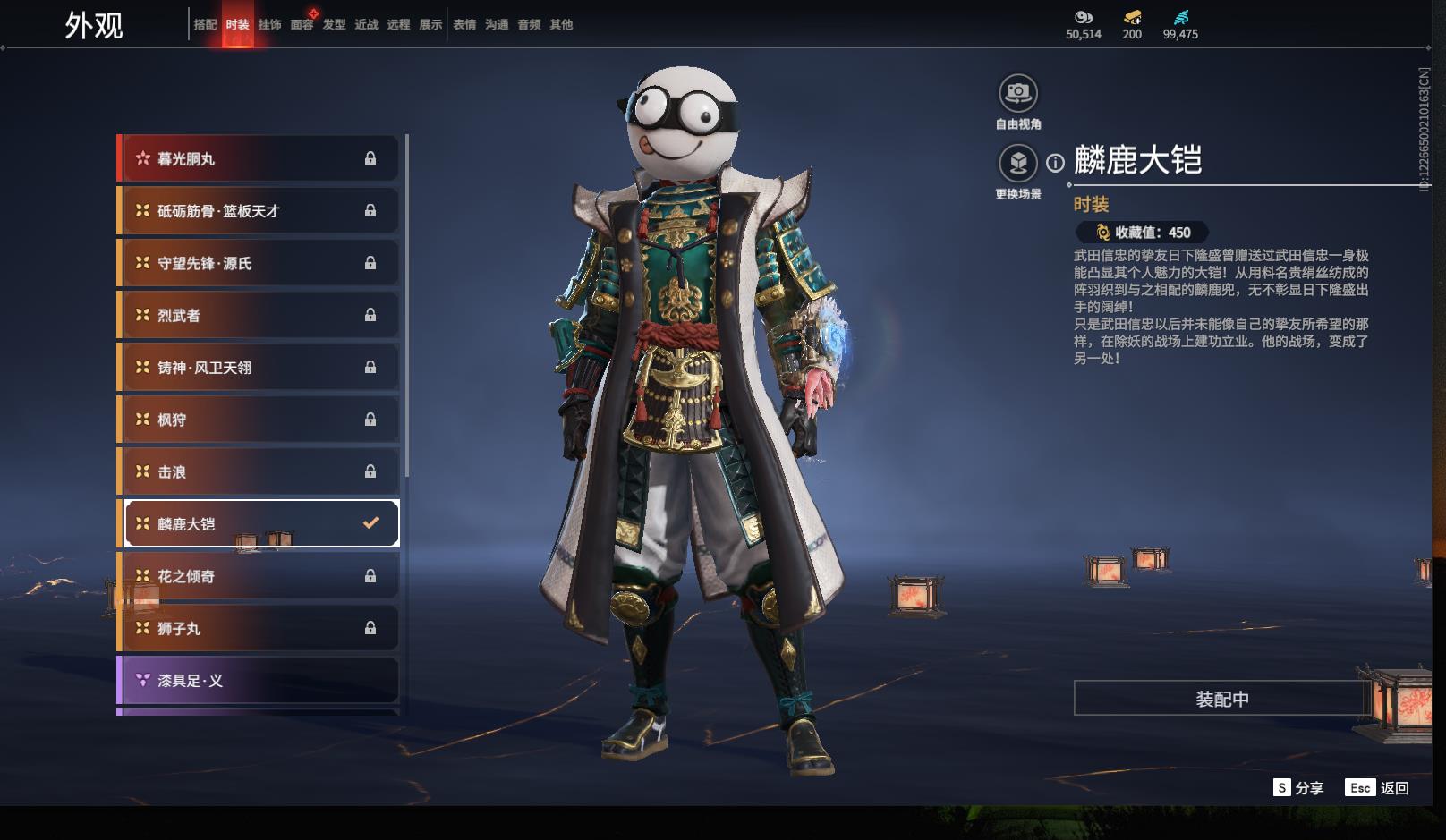The width and height of the screenshot is (1446, 840).
Task: Choose the 铸神·风卫天翎 outfit
Action: [x=259, y=368]
